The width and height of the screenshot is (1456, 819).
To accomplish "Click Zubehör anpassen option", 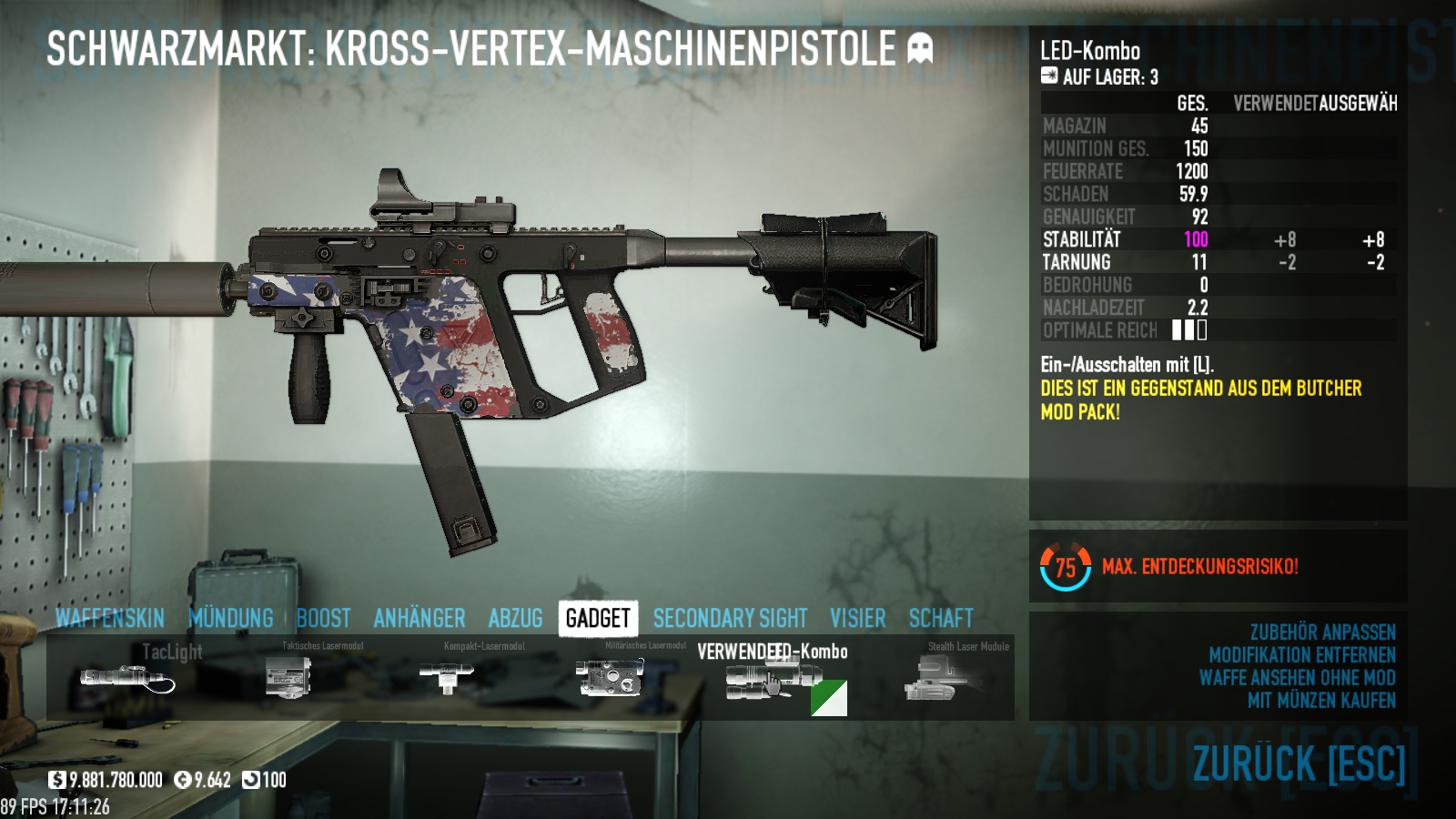I will coord(1322,632).
